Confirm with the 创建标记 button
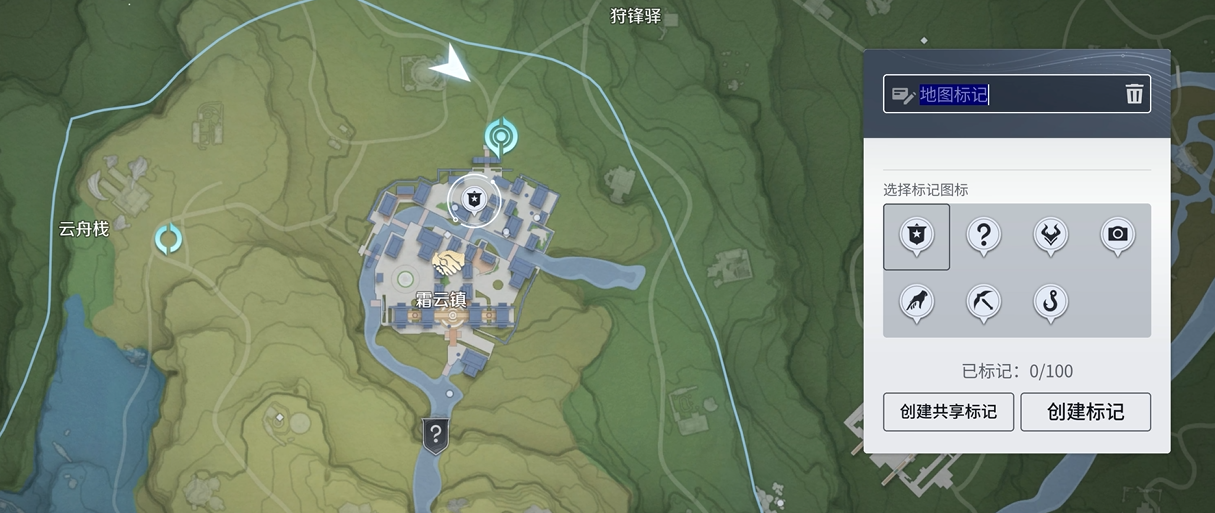1215x513 pixels. [x=1085, y=412]
